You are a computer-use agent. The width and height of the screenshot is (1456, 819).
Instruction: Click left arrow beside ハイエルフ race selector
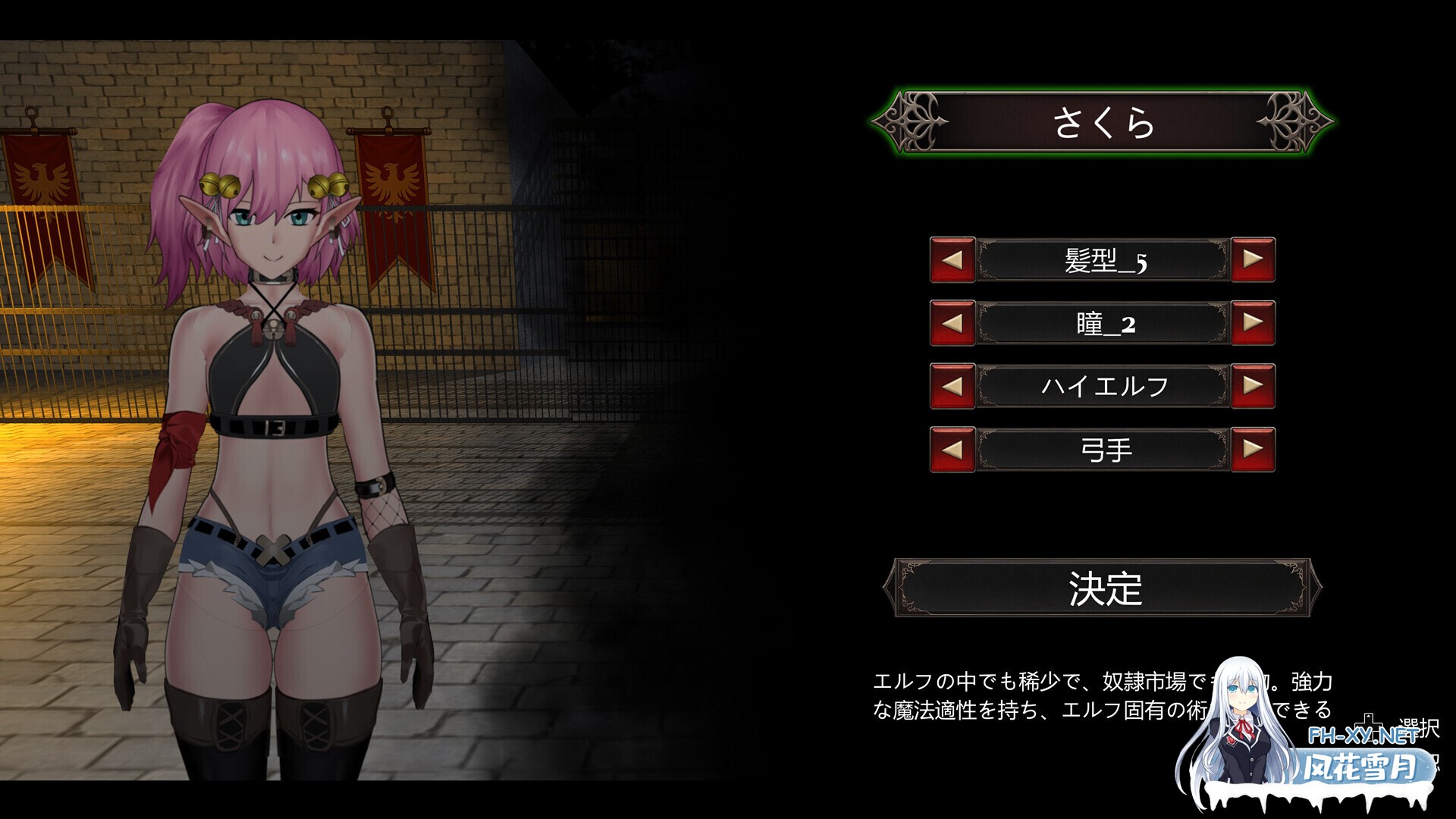point(952,385)
